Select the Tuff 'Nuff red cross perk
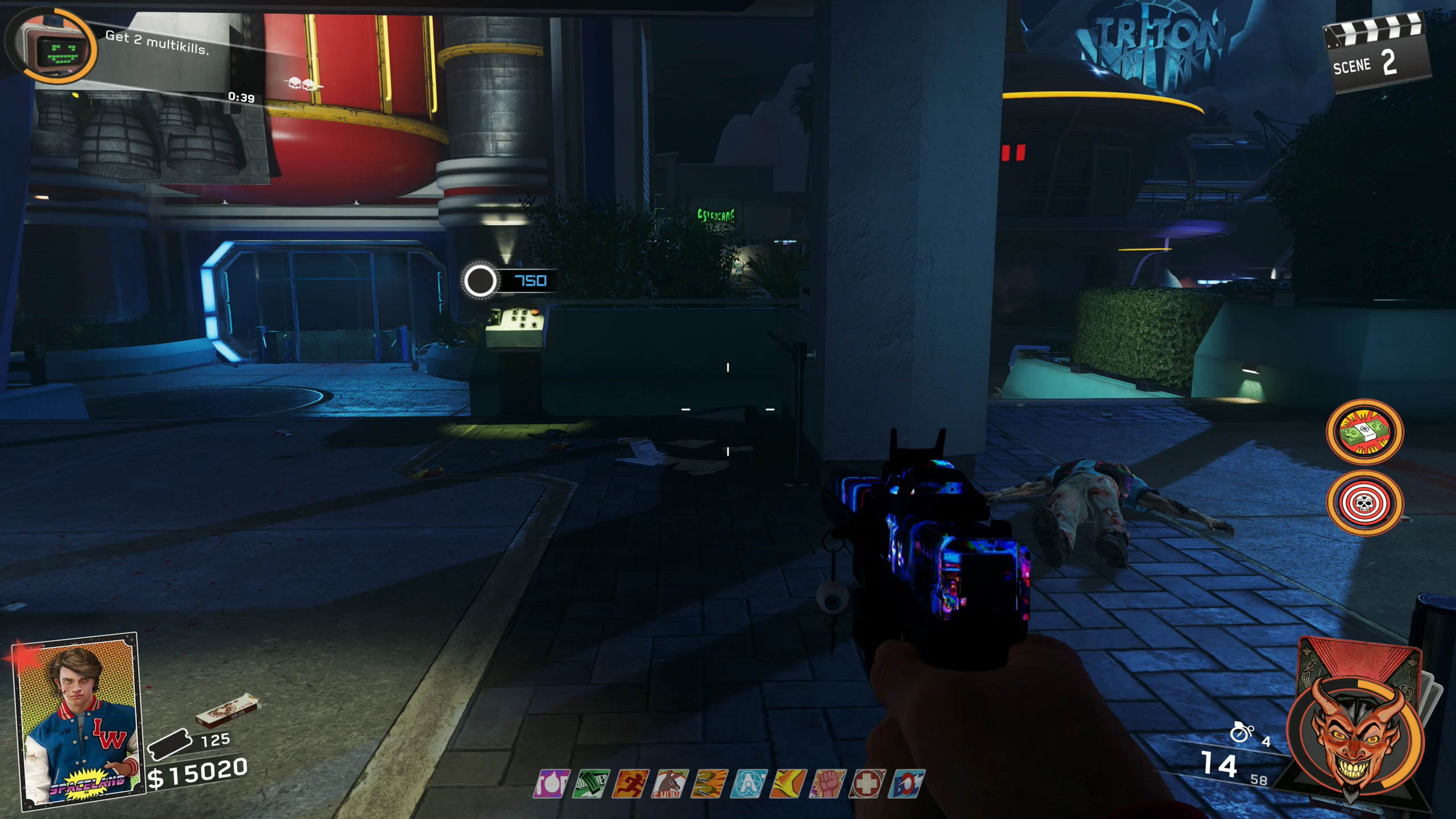1456x819 pixels. click(867, 784)
